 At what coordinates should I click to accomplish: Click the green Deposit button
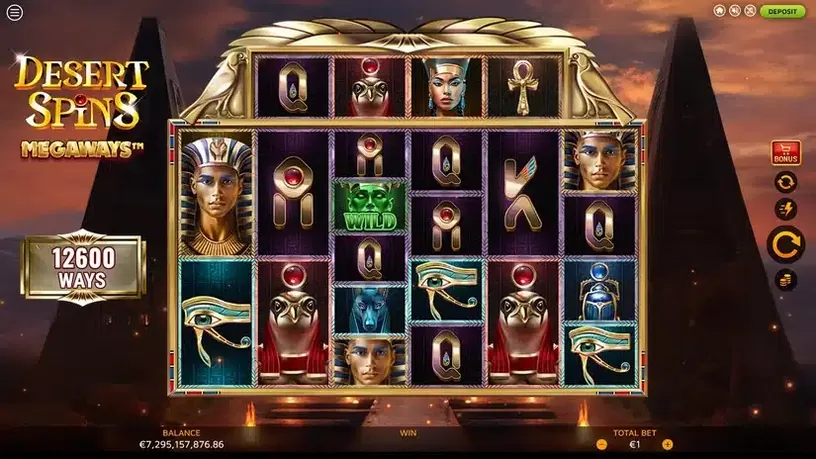pyautogui.click(x=781, y=11)
